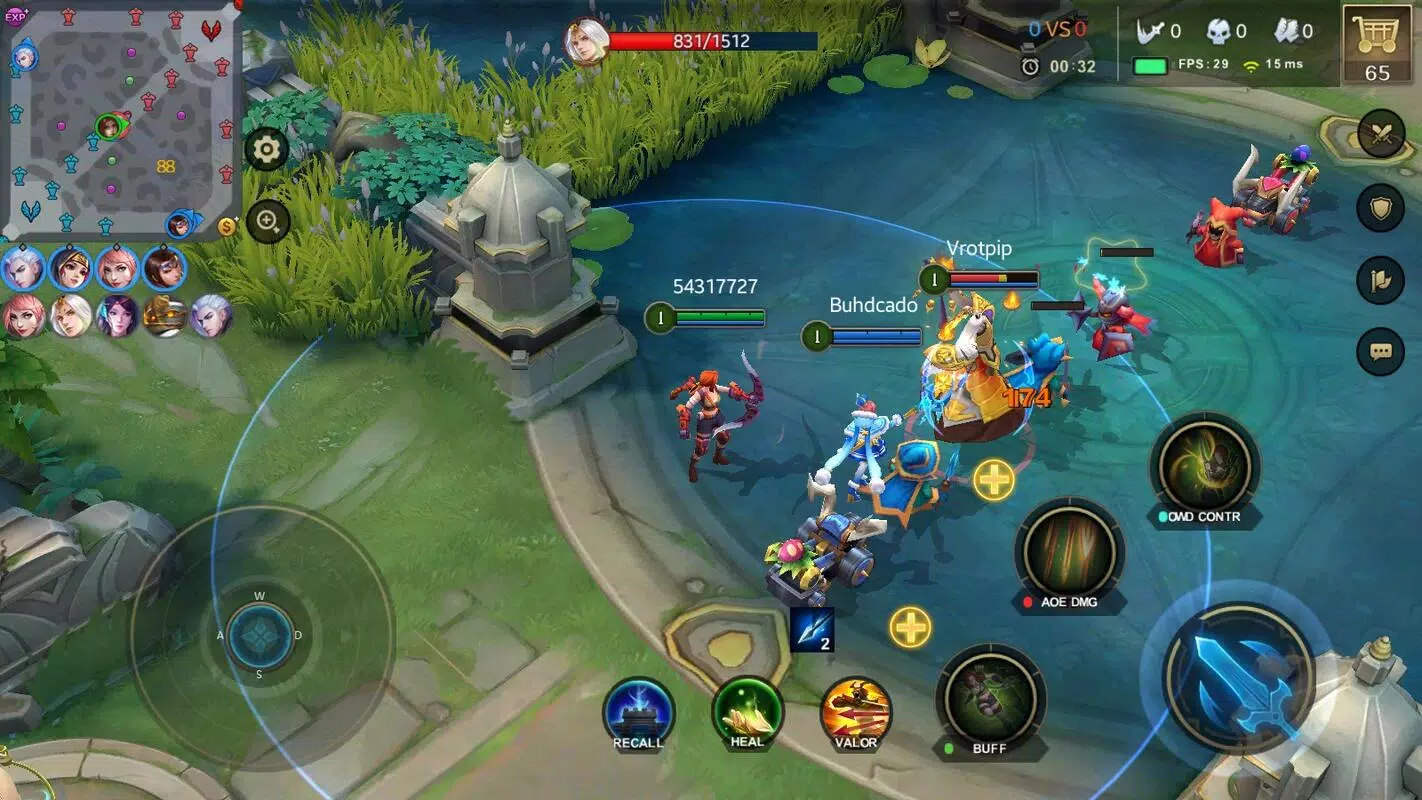The height and width of the screenshot is (800, 1422).
Task: Activate the Recall spell
Action: coord(638,713)
